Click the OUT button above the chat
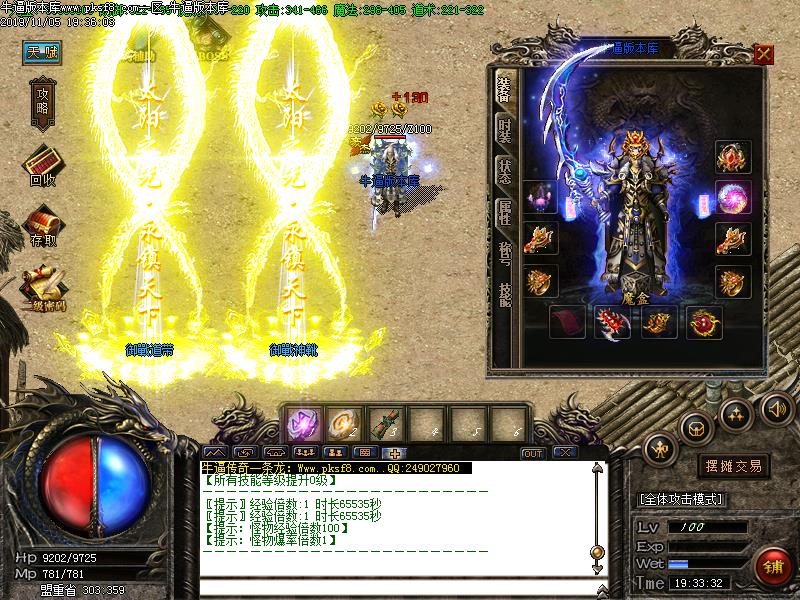800x600 pixels. point(533,453)
